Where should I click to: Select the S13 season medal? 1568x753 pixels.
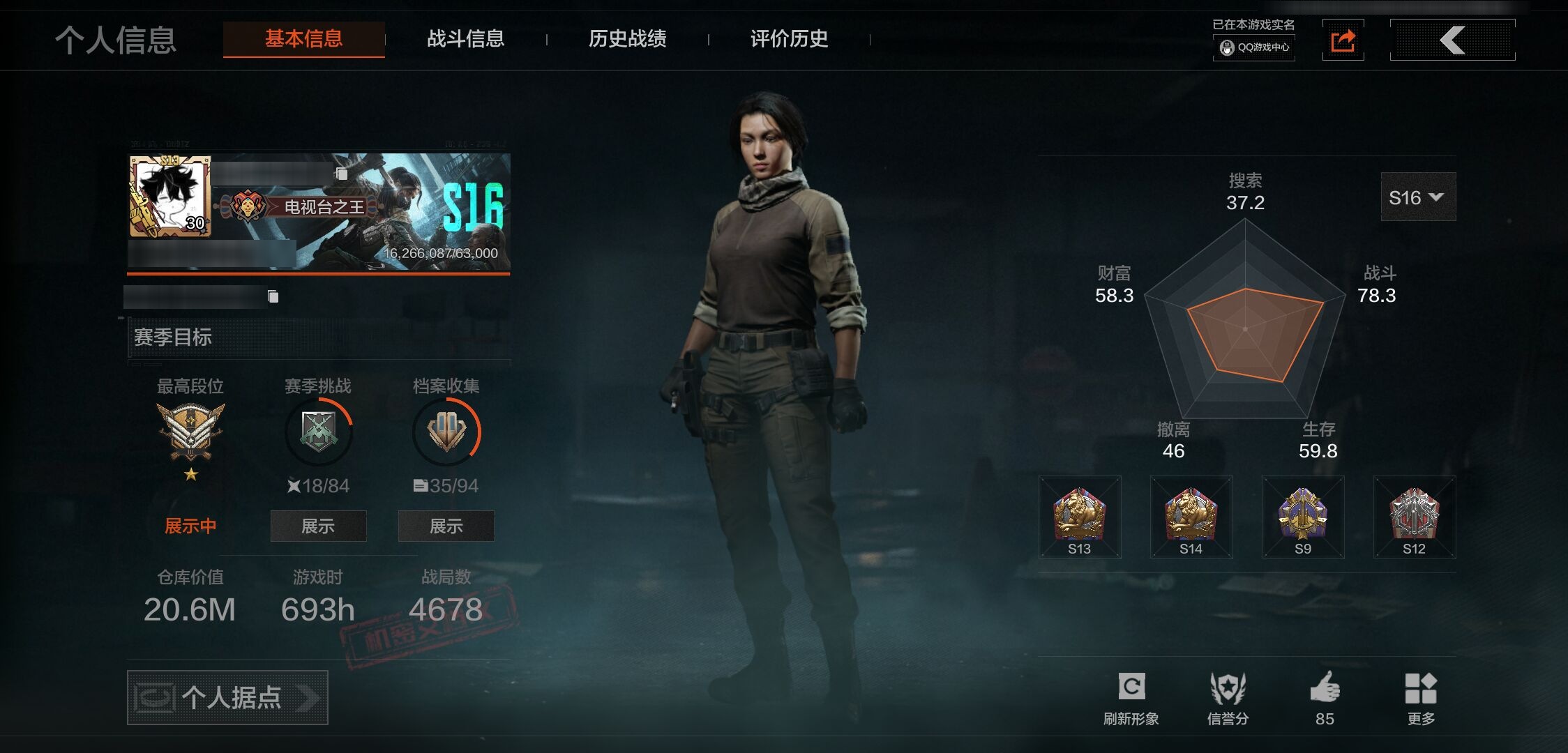click(1079, 517)
